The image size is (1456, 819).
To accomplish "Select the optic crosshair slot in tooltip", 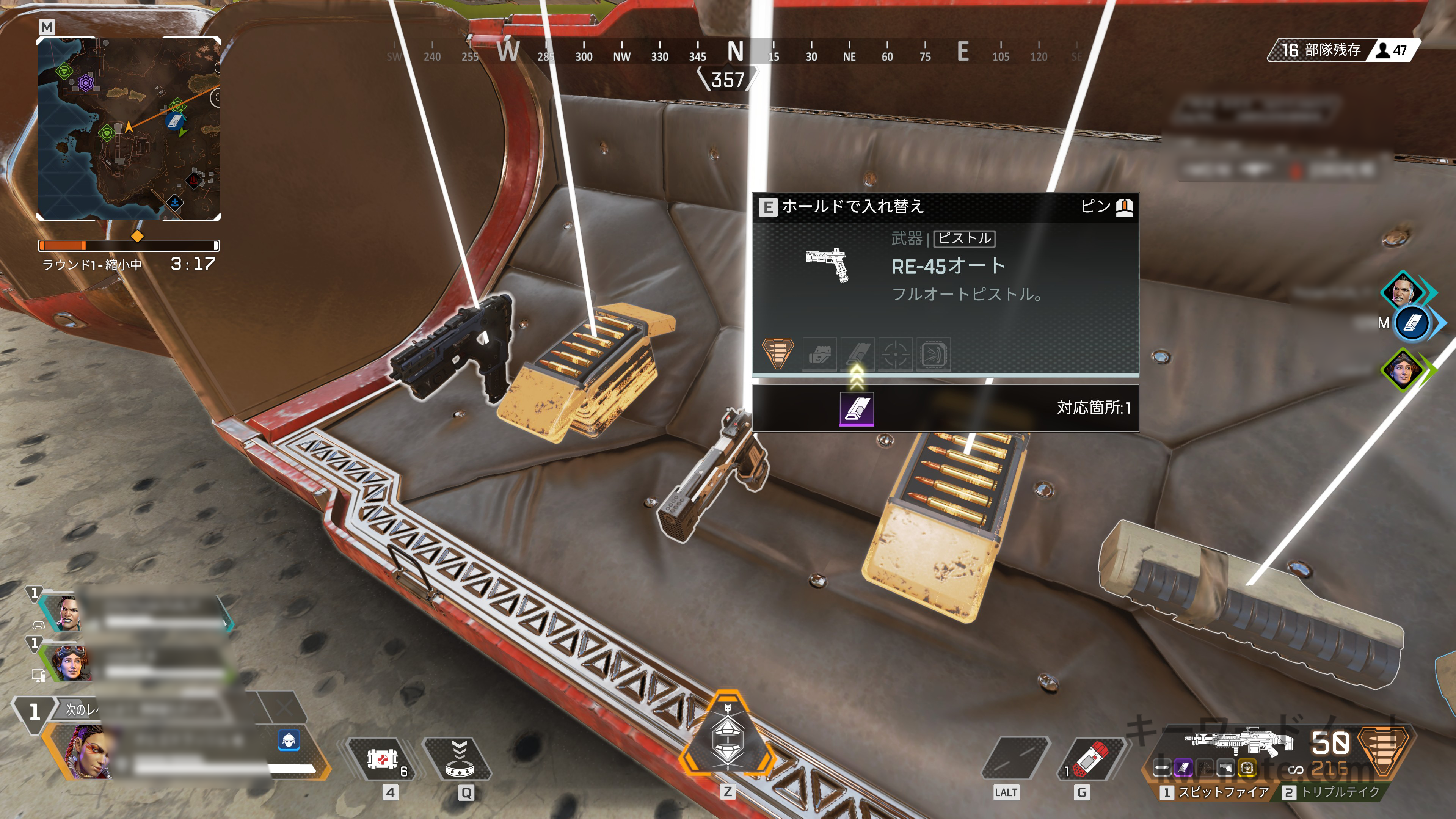I will pos(895,355).
